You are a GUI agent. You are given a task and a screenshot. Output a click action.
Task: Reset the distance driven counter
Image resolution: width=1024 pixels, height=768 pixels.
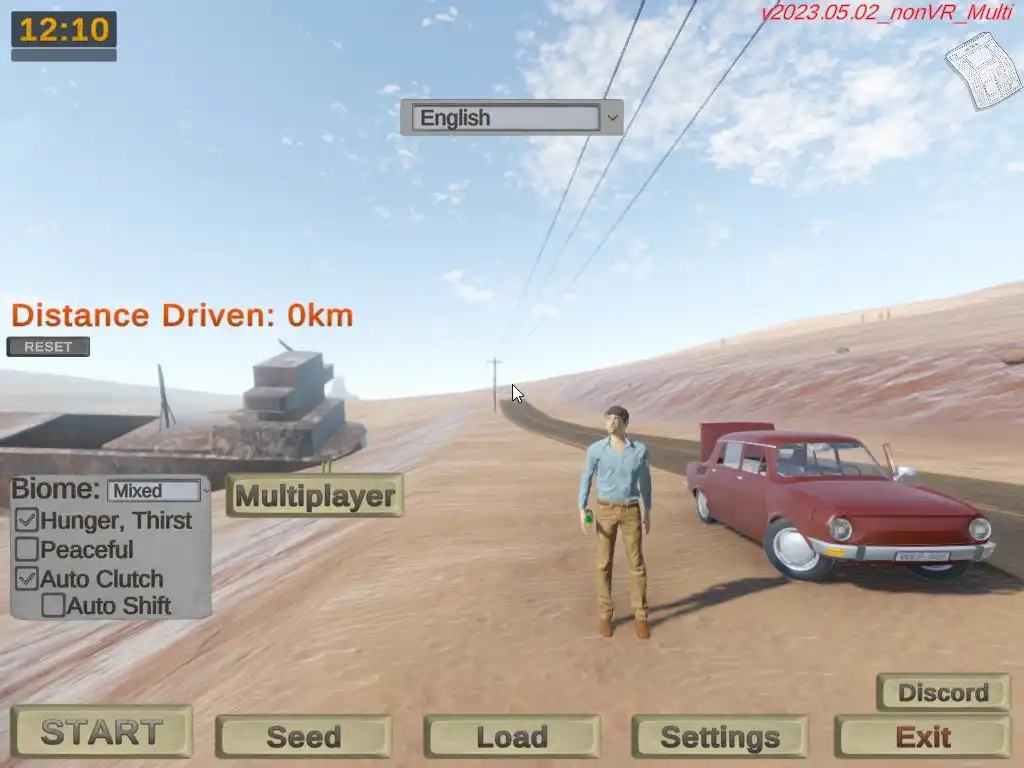48,347
